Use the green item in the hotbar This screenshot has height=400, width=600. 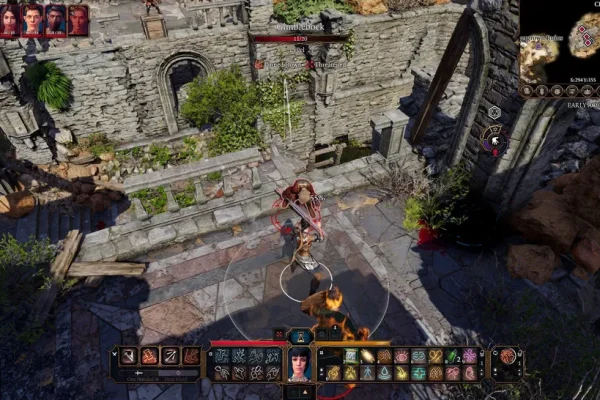[451, 356]
